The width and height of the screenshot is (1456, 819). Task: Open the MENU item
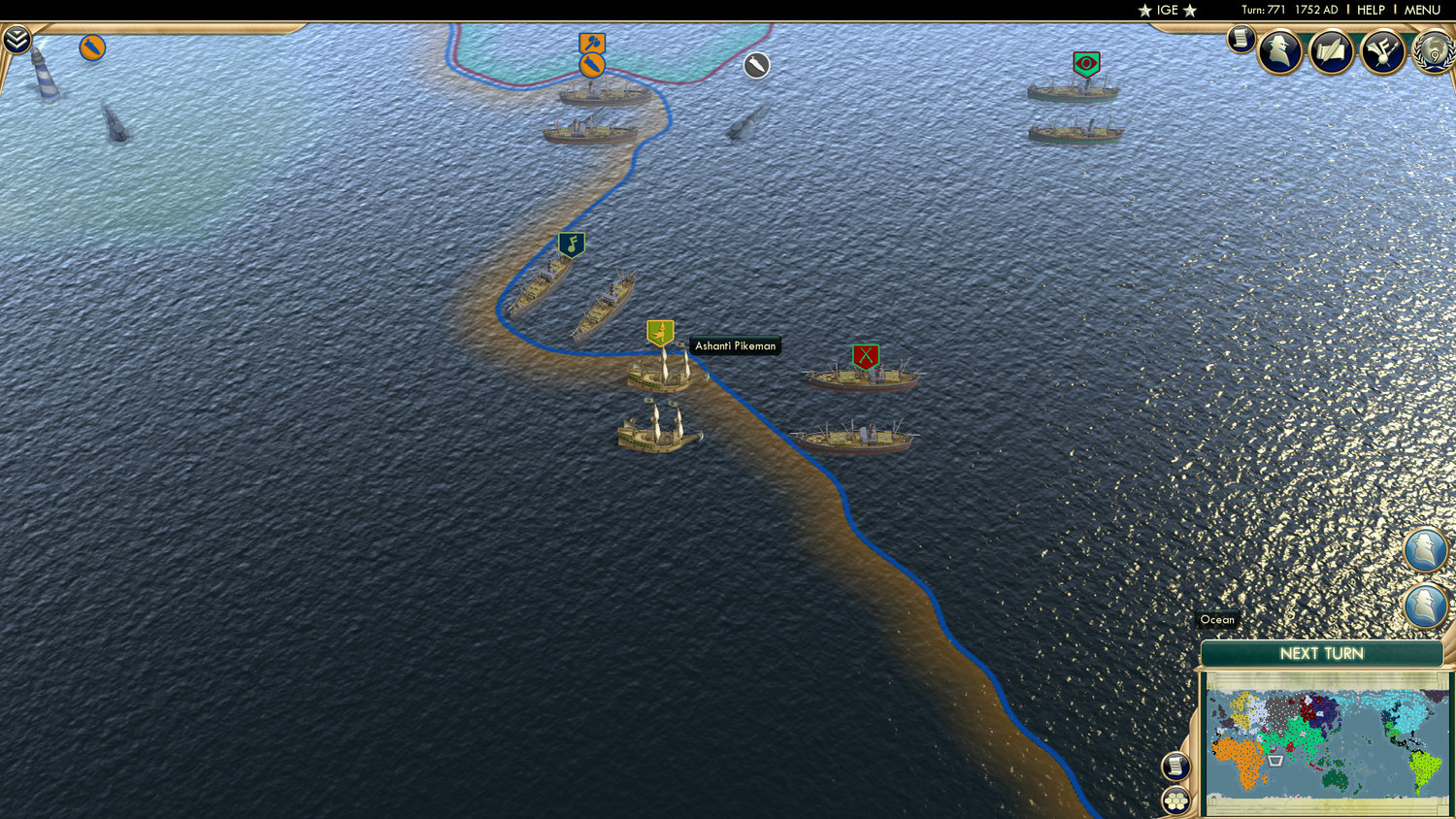point(1421,10)
